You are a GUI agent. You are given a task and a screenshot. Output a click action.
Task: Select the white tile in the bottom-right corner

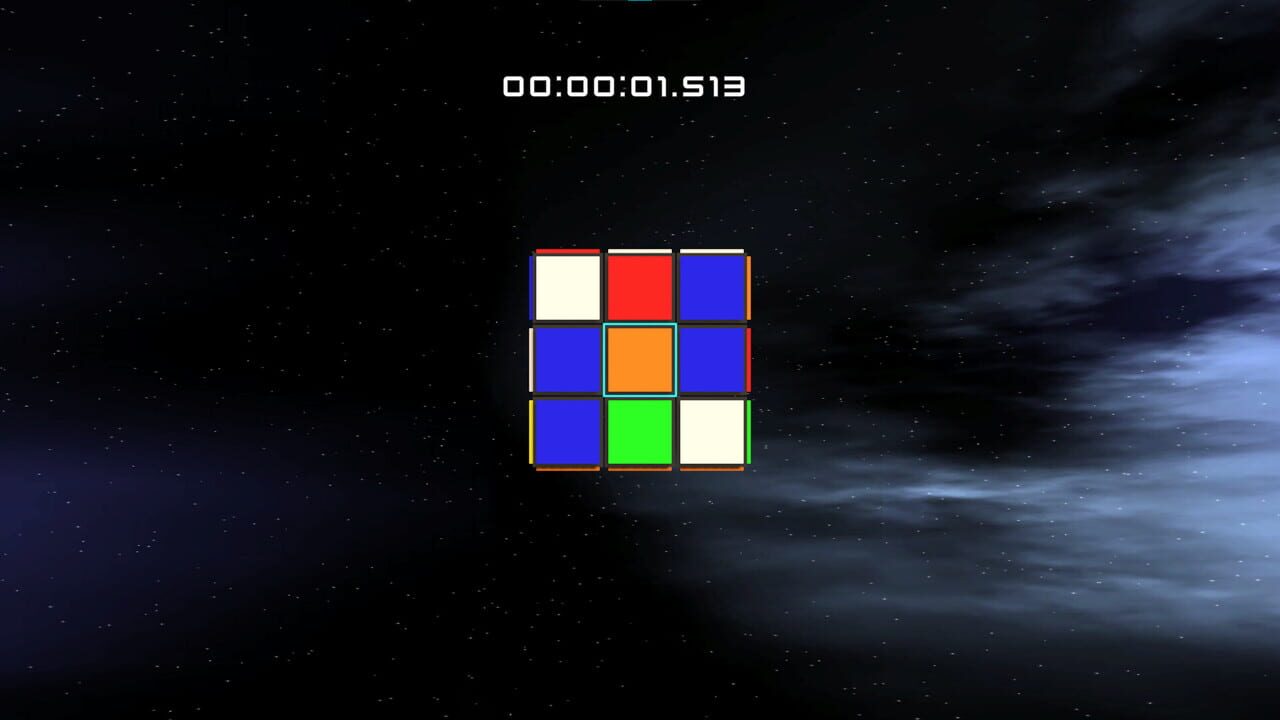[x=712, y=432]
